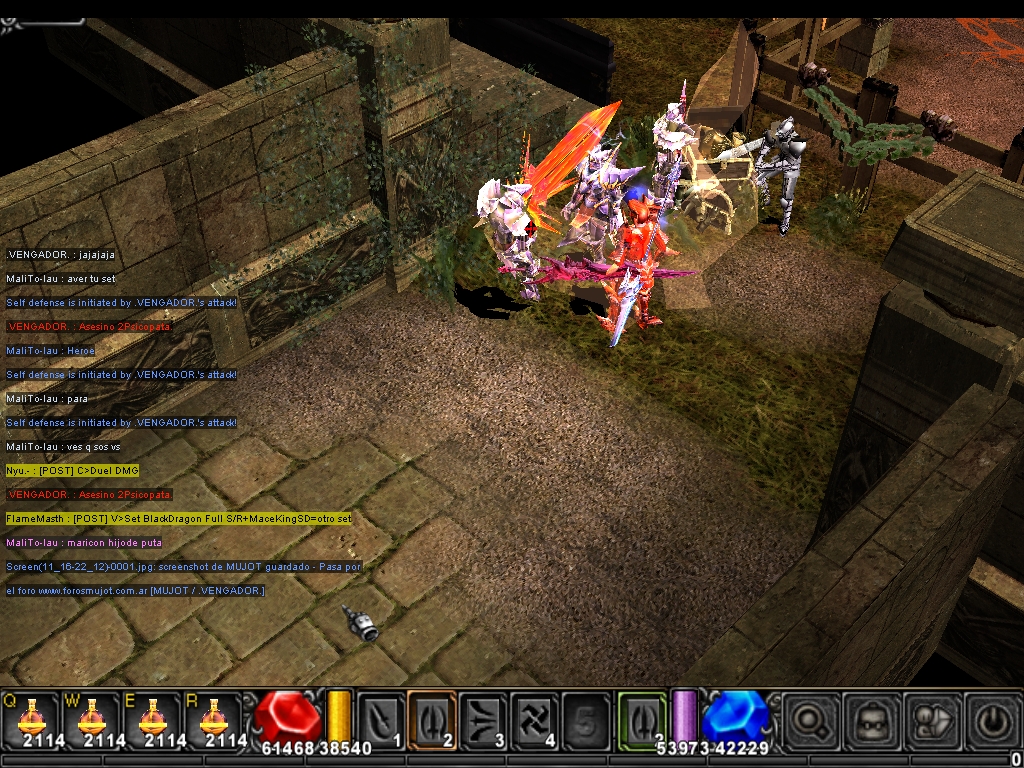
Task: Use the potion in the R slot
Action: 212,718
